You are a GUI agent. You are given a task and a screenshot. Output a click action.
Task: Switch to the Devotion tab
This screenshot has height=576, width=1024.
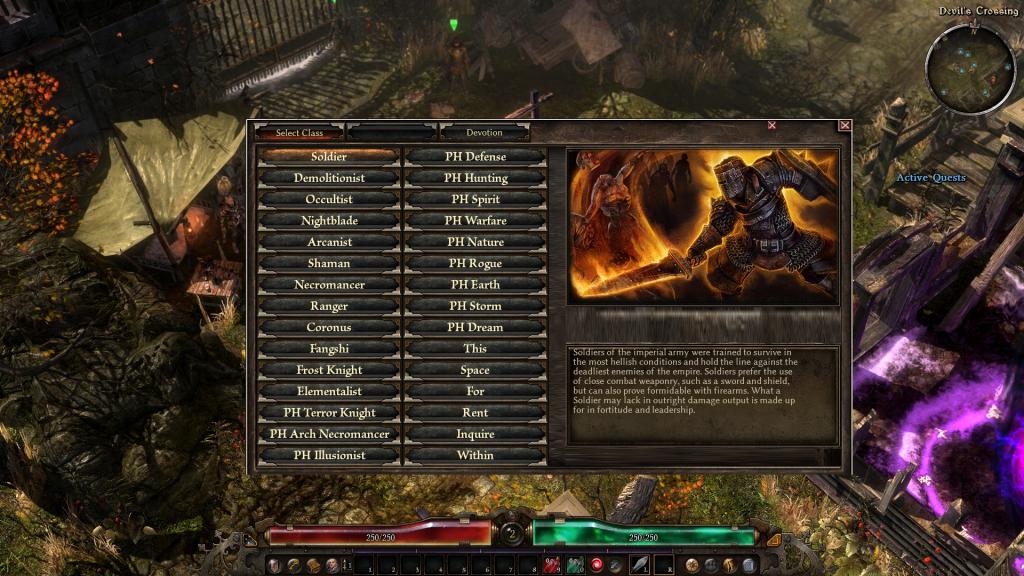click(484, 132)
